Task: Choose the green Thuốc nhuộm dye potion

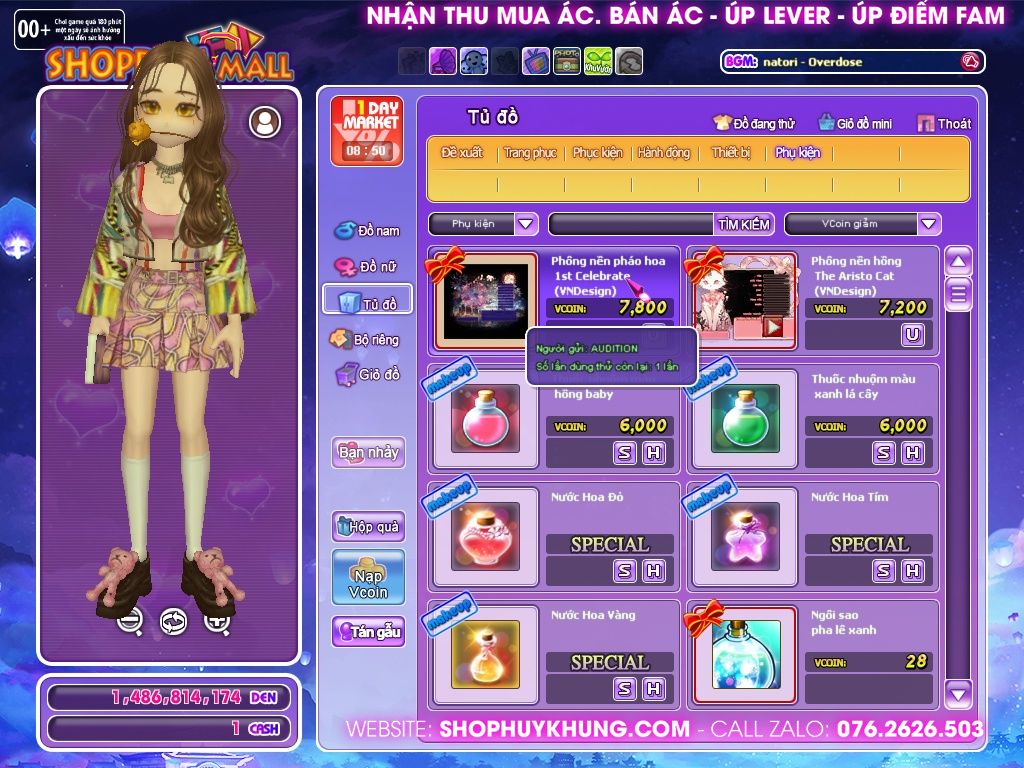Action: 745,418
